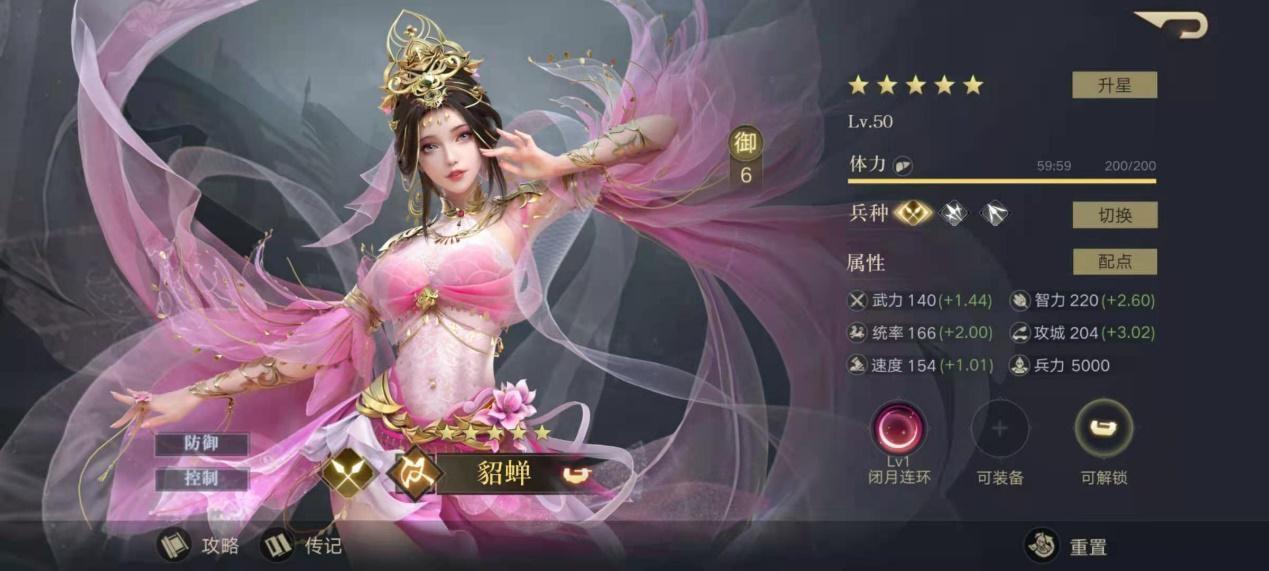1269x571 pixels.
Task: Select the highlighted gold troop type icon
Action: (912, 213)
